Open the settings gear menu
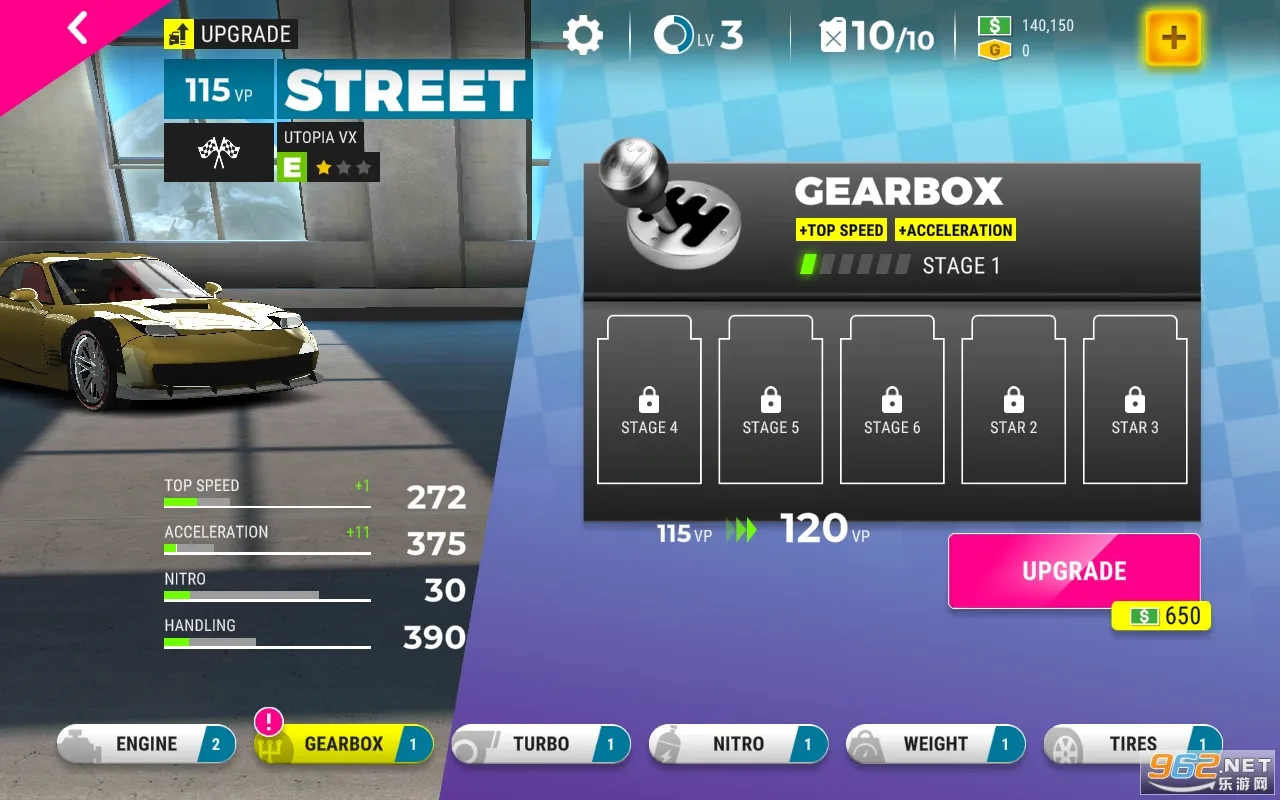Screen dimensions: 1280x800 (x=585, y=34)
